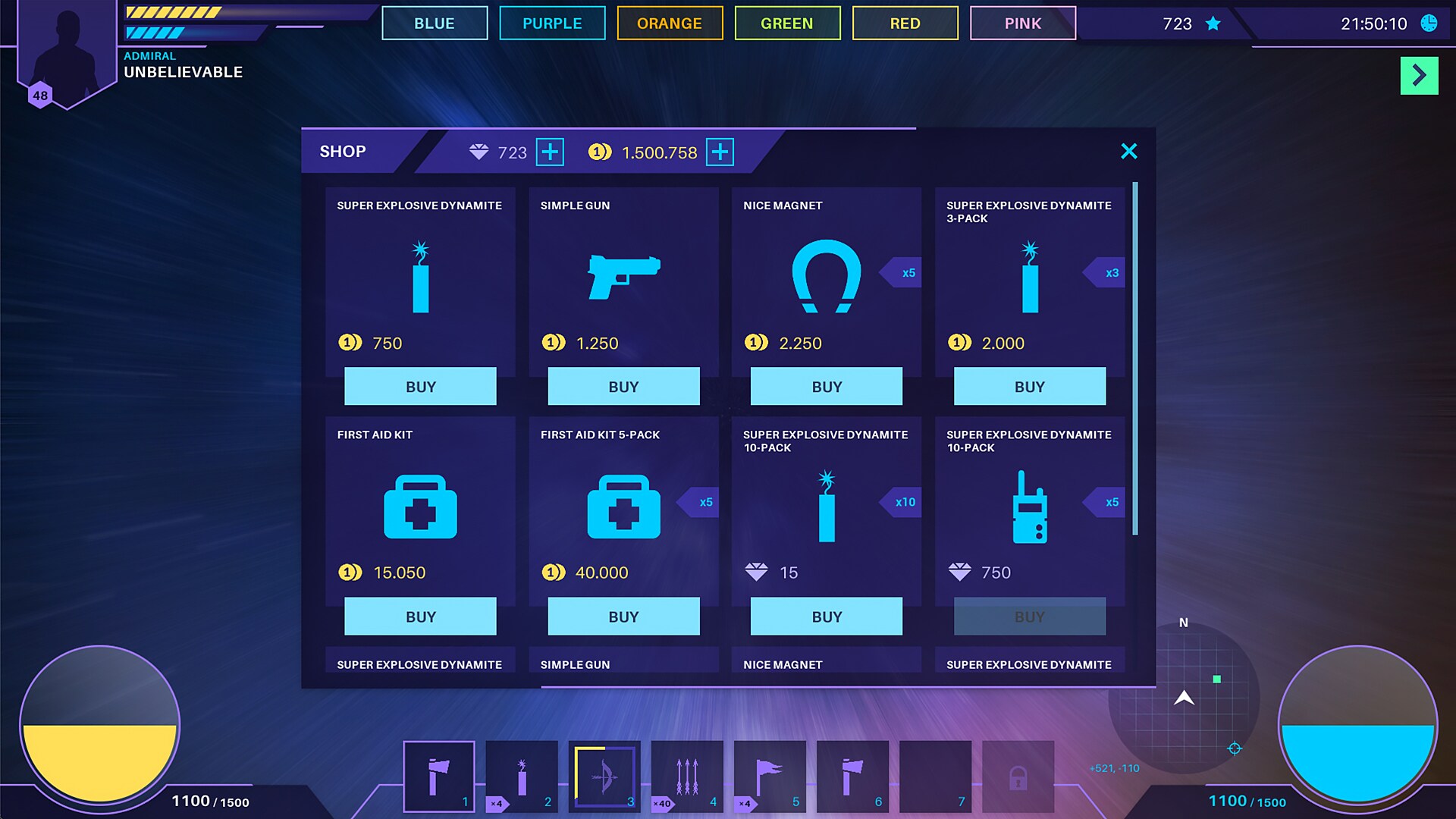This screenshot has height=819, width=1456.
Task: Click the plus to add more diamonds
Action: tap(548, 152)
